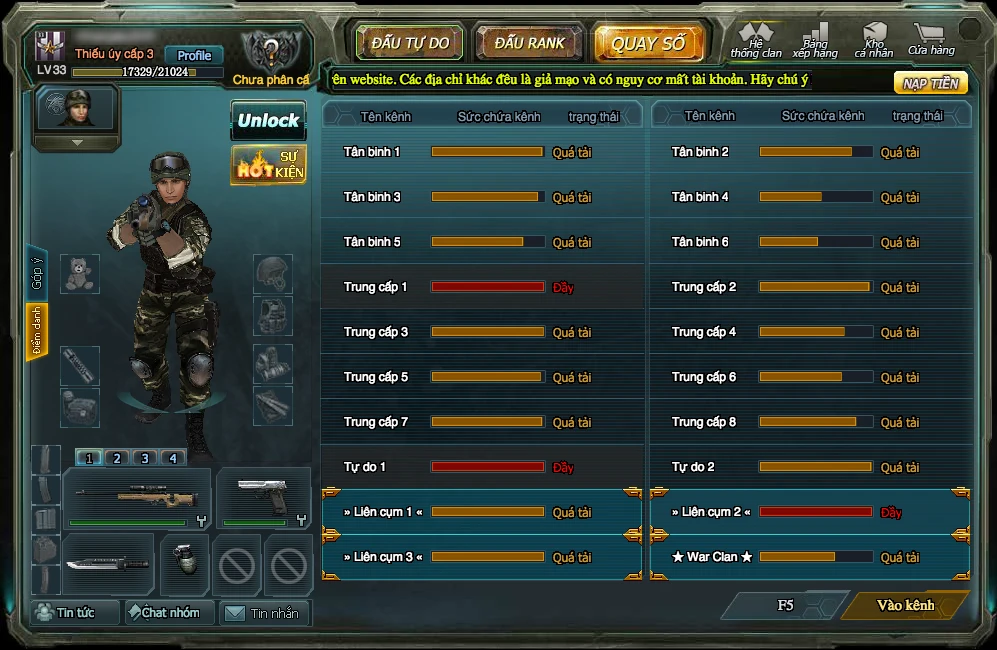Open Kho cá nhân inventory
The image size is (997, 650).
coord(874,40)
